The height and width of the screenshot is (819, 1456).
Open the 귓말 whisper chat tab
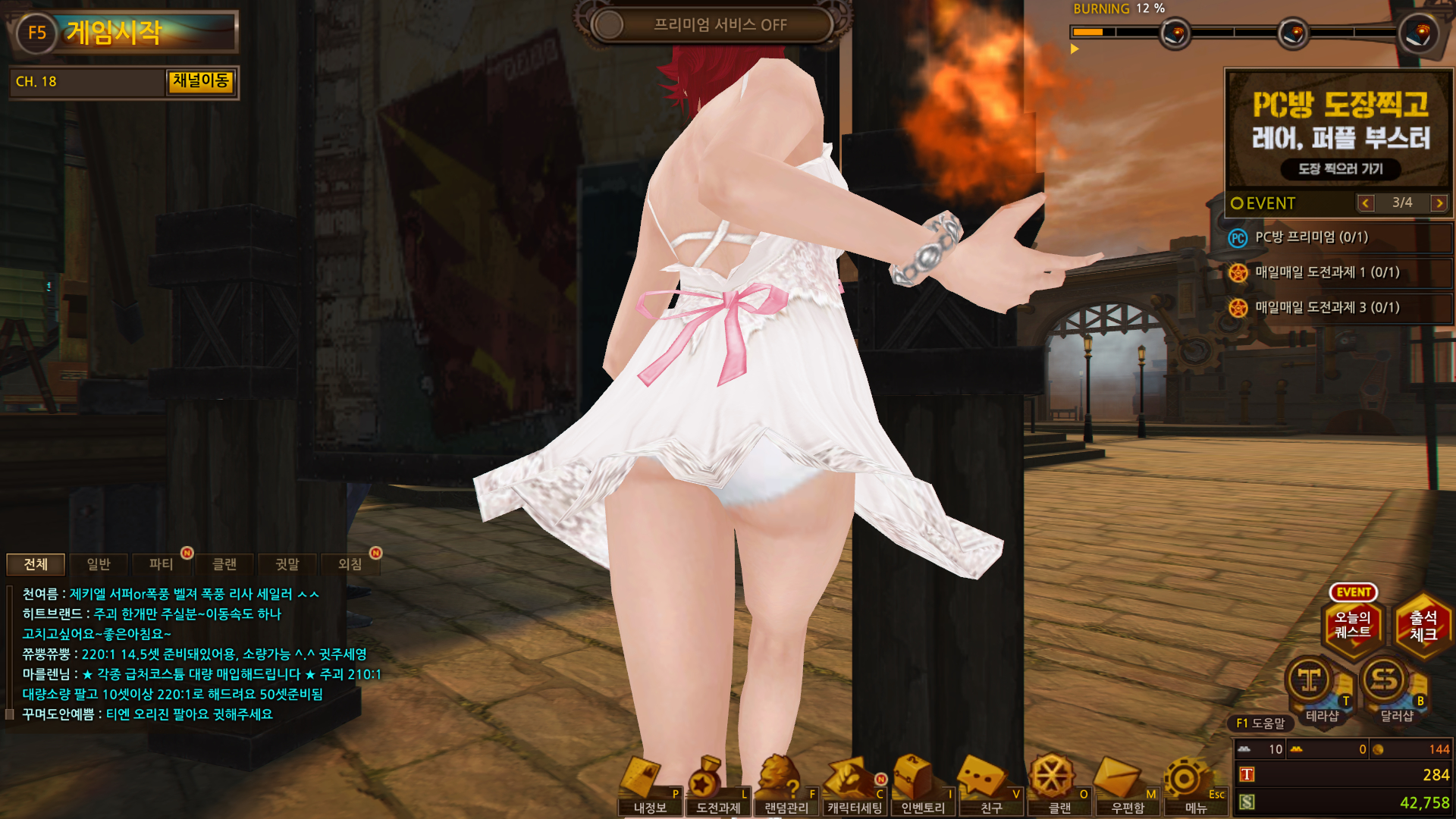pos(287,564)
